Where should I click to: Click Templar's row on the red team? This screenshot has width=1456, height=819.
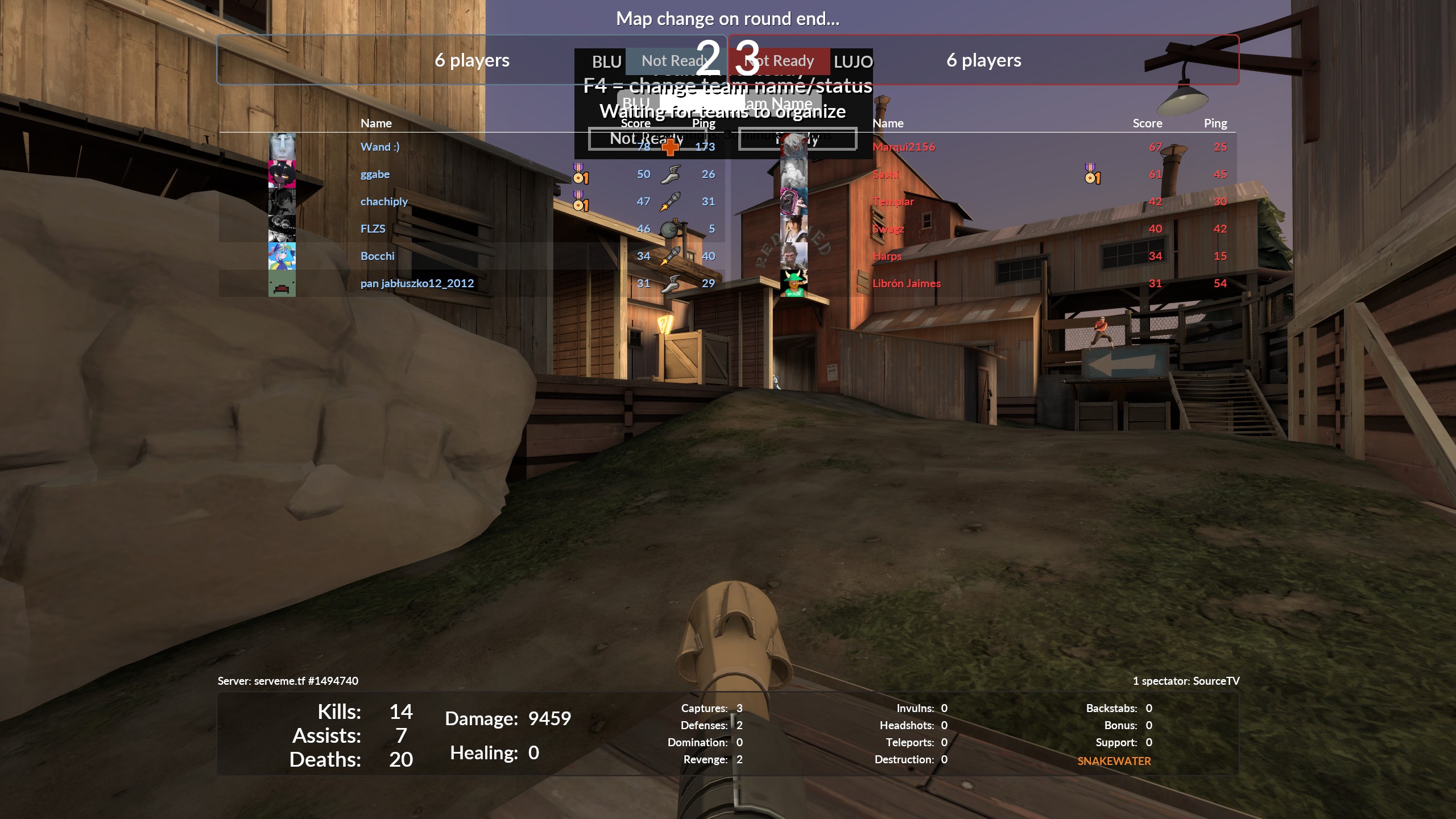pos(893,201)
